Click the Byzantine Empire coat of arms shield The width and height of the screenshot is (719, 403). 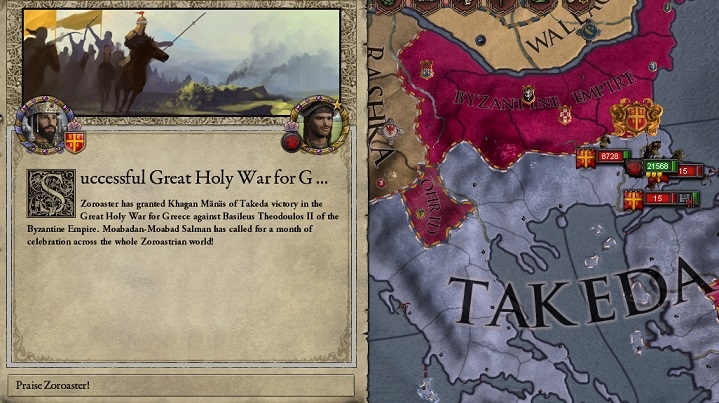click(75, 141)
